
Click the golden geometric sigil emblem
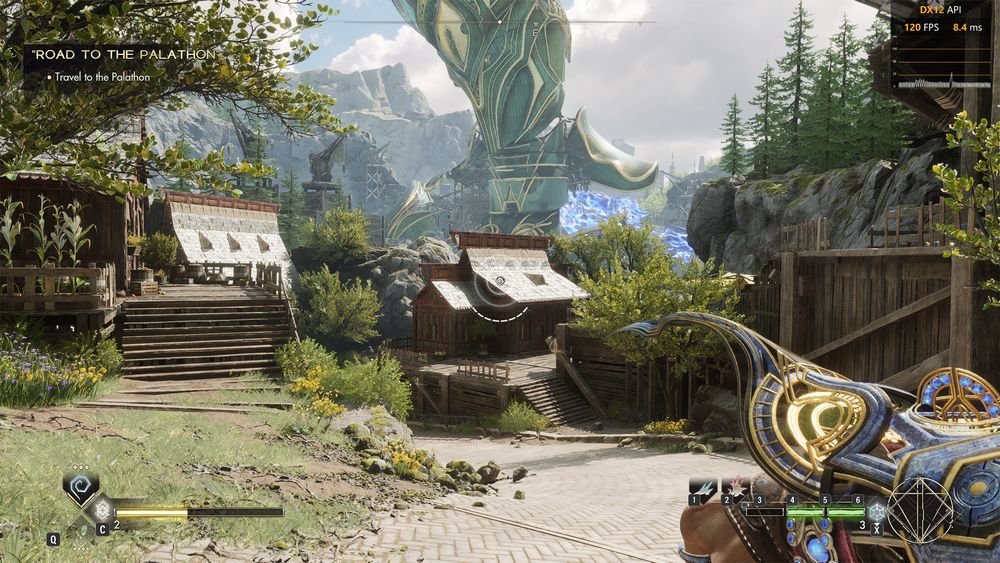click(920, 510)
